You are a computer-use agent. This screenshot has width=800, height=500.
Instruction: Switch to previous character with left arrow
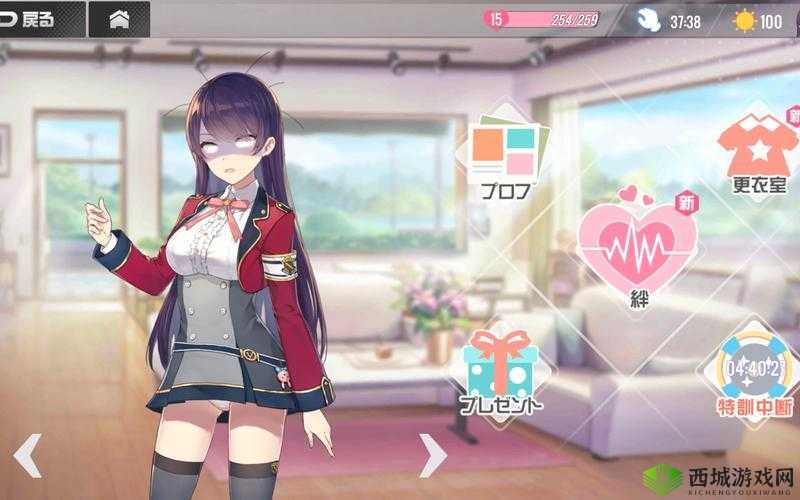click(27, 455)
